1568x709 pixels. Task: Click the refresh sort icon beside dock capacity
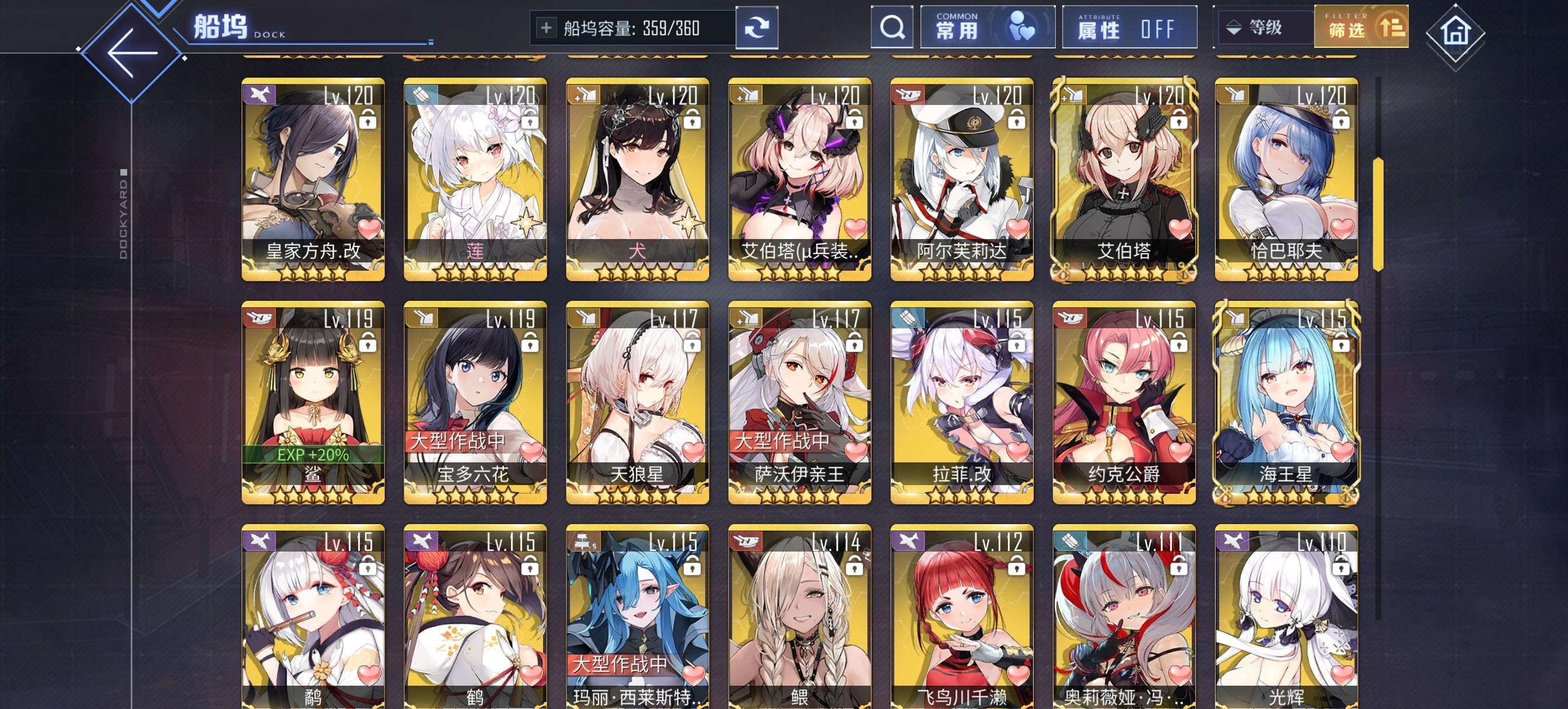pos(757,28)
